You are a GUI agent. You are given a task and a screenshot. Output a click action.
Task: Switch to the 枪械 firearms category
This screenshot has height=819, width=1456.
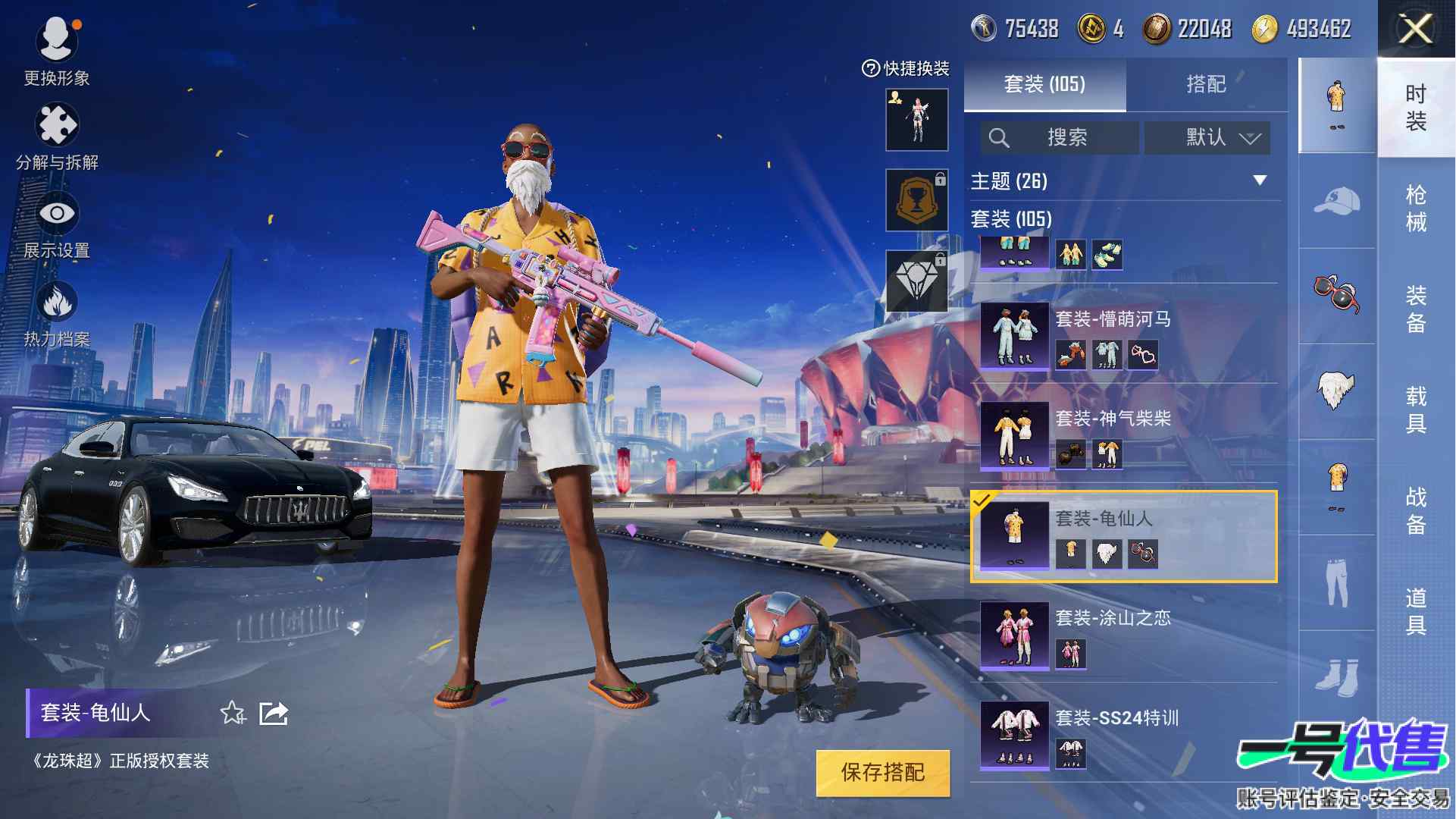coord(1415,208)
